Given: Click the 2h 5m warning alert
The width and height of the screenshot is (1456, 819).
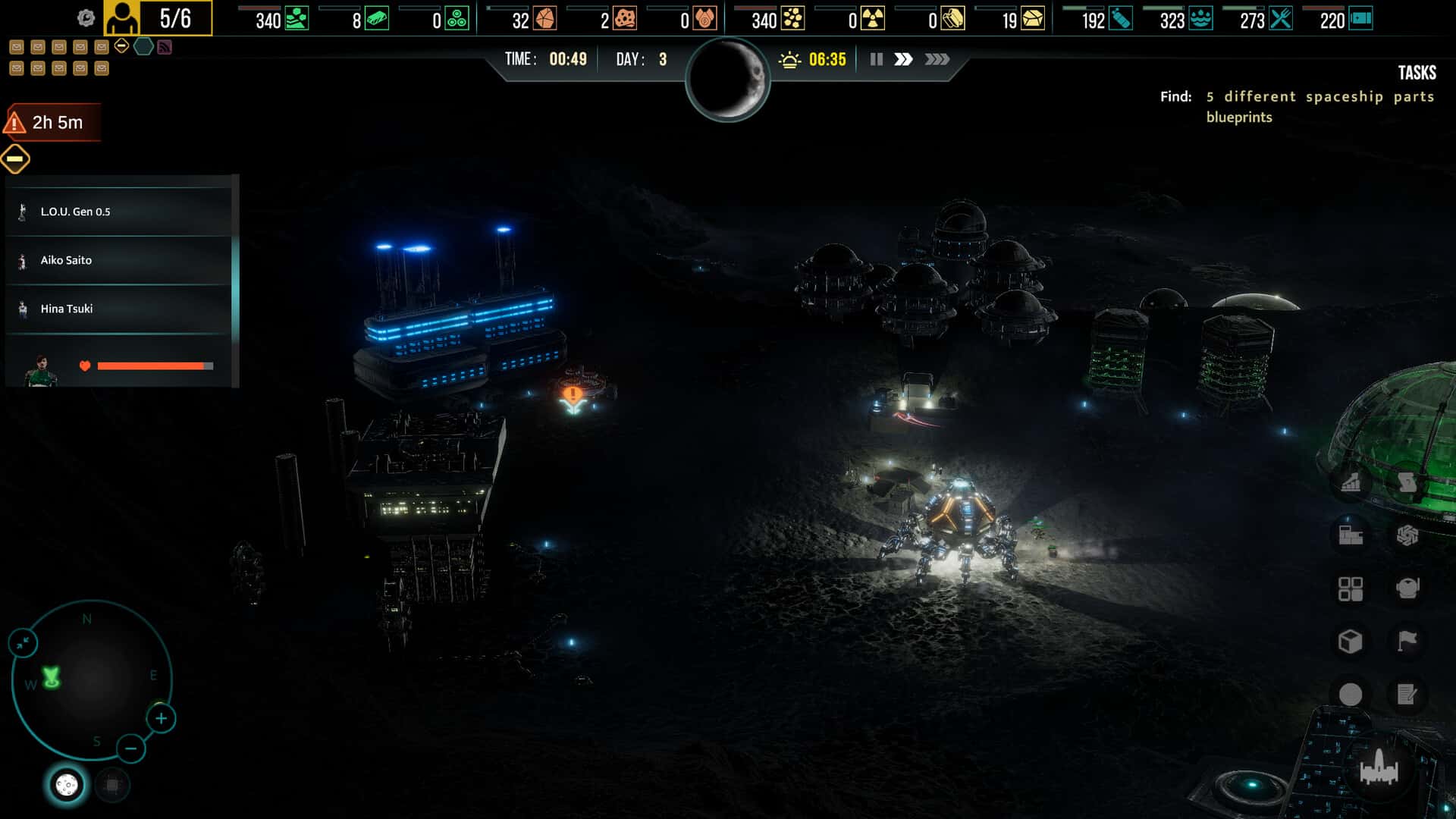Looking at the screenshot, I should pos(53,121).
